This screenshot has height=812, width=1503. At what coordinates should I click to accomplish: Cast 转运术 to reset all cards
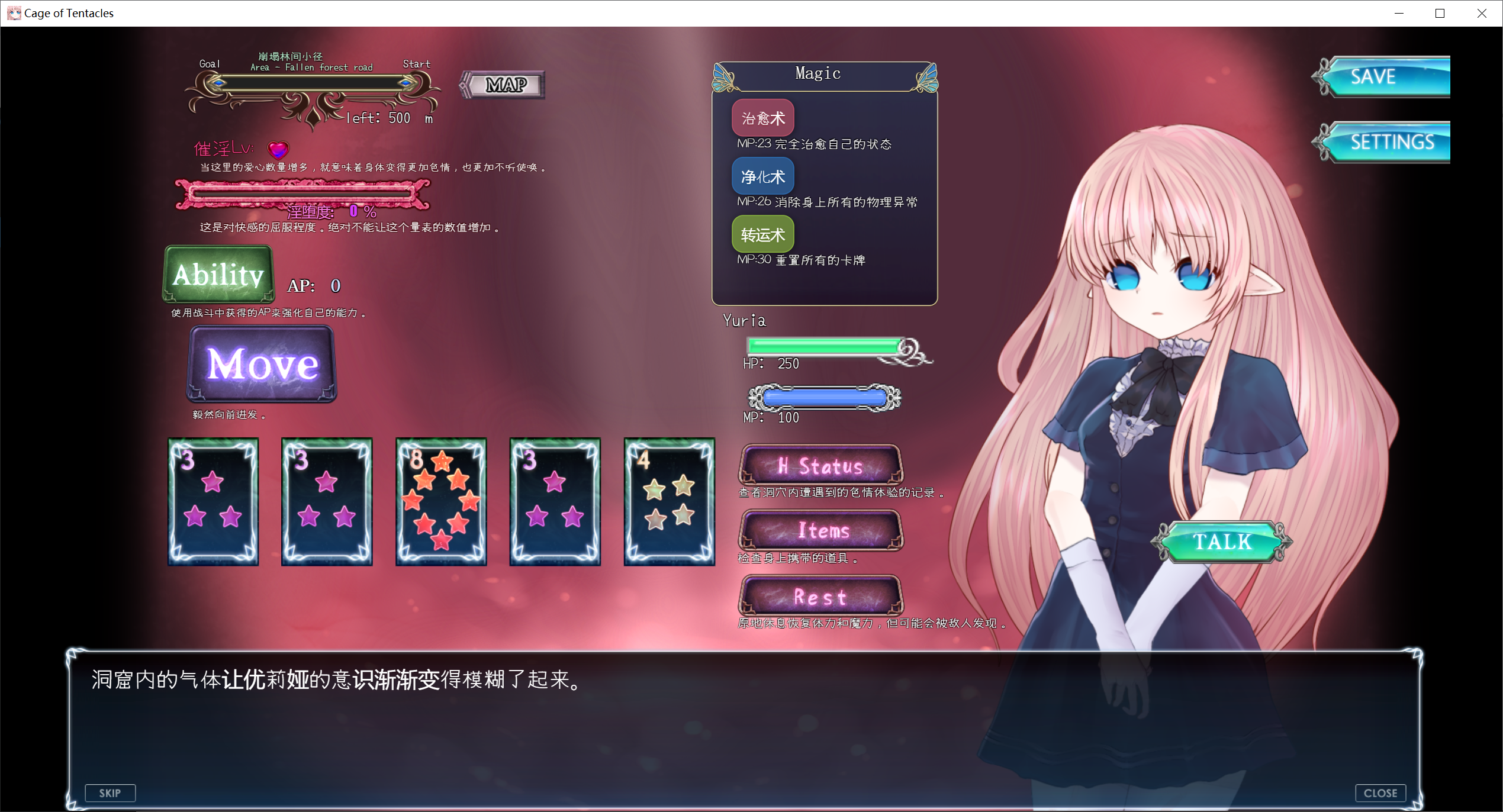pyautogui.click(x=762, y=234)
